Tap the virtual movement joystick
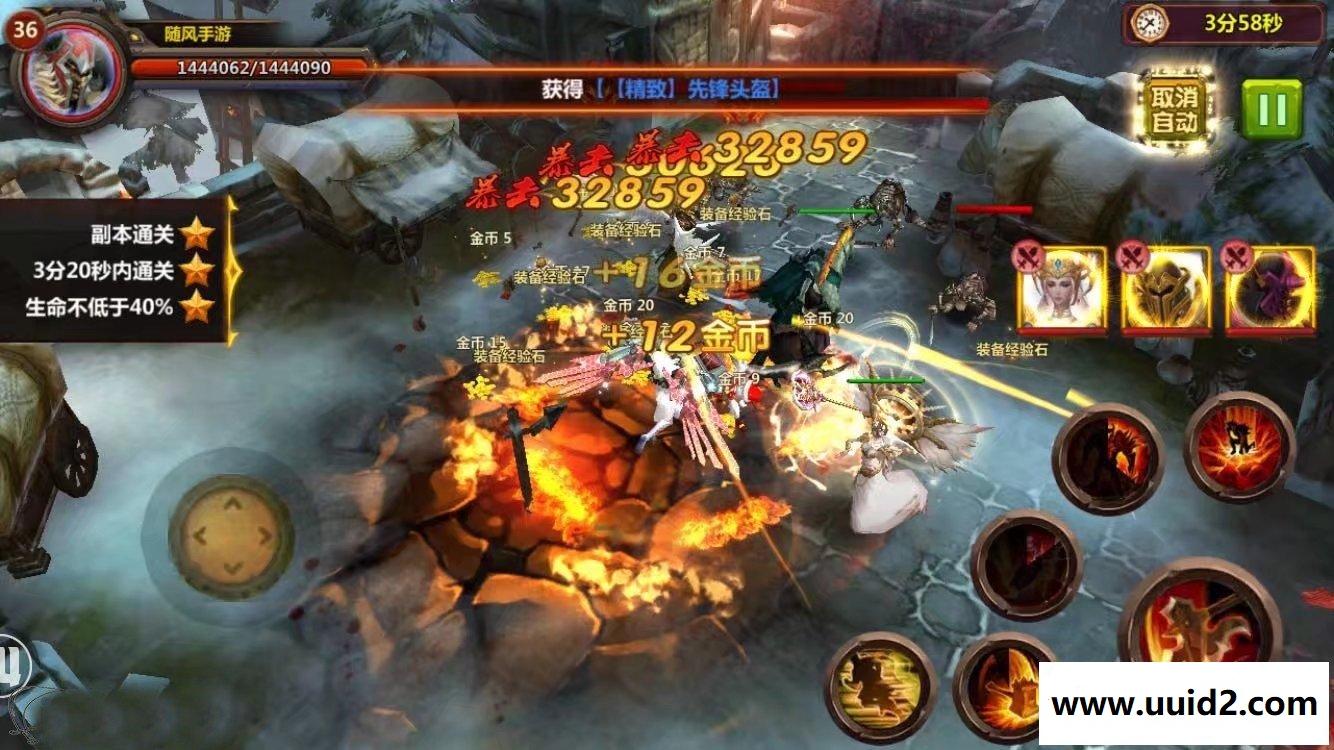This screenshot has height=750, width=1334. tap(231, 536)
